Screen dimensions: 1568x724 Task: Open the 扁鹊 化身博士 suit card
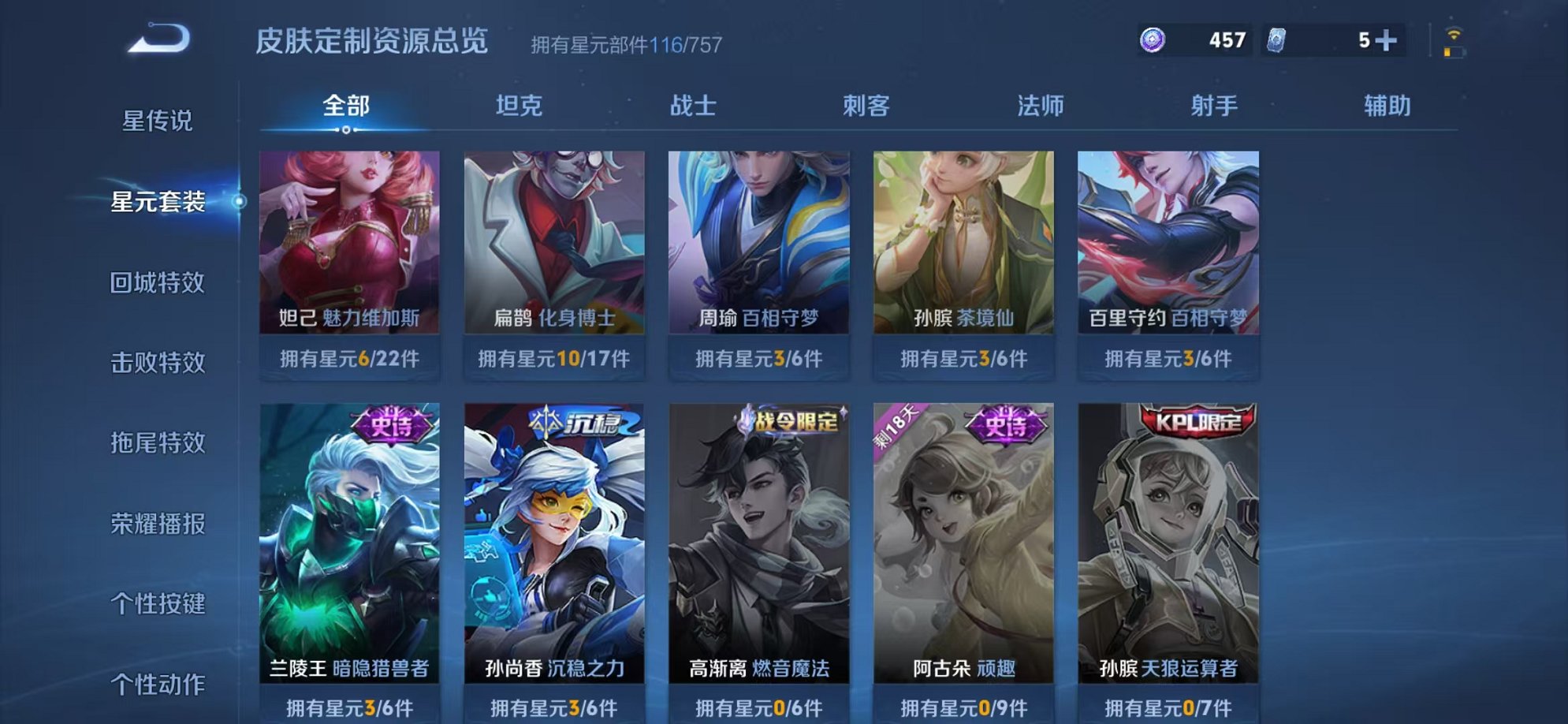[x=555, y=241]
